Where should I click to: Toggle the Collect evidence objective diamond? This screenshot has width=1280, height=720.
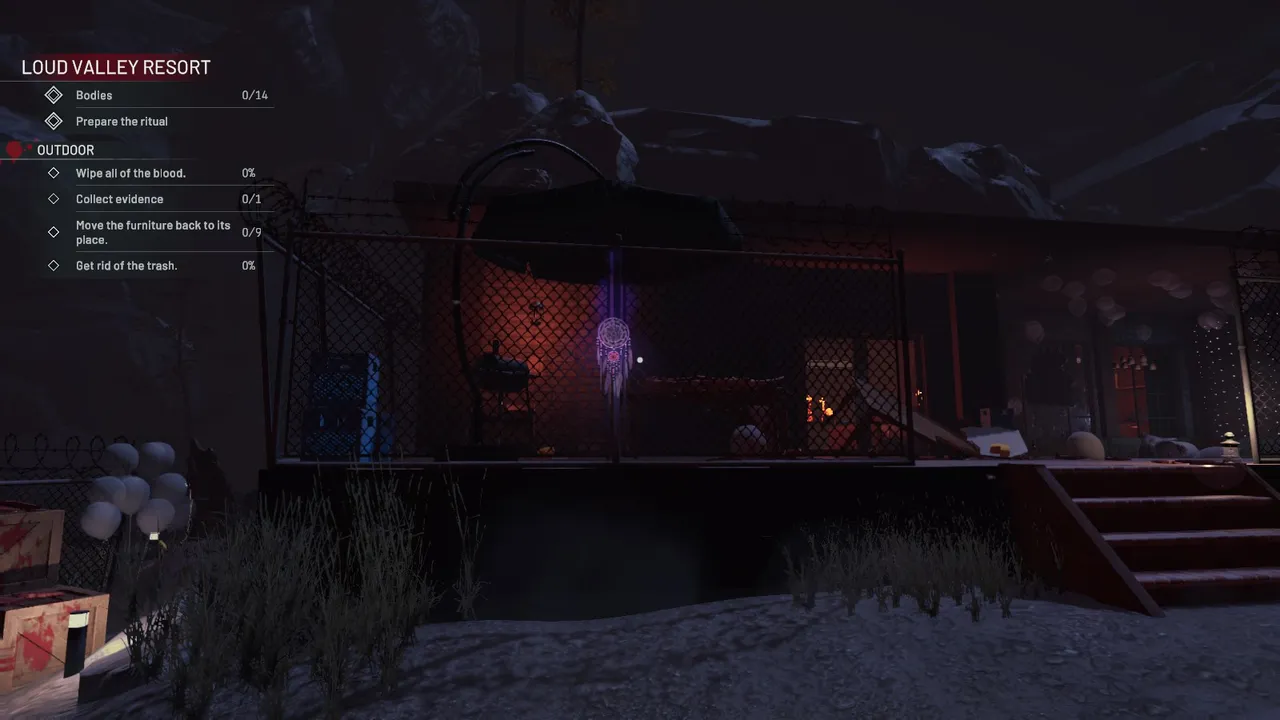(x=54, y=199)
